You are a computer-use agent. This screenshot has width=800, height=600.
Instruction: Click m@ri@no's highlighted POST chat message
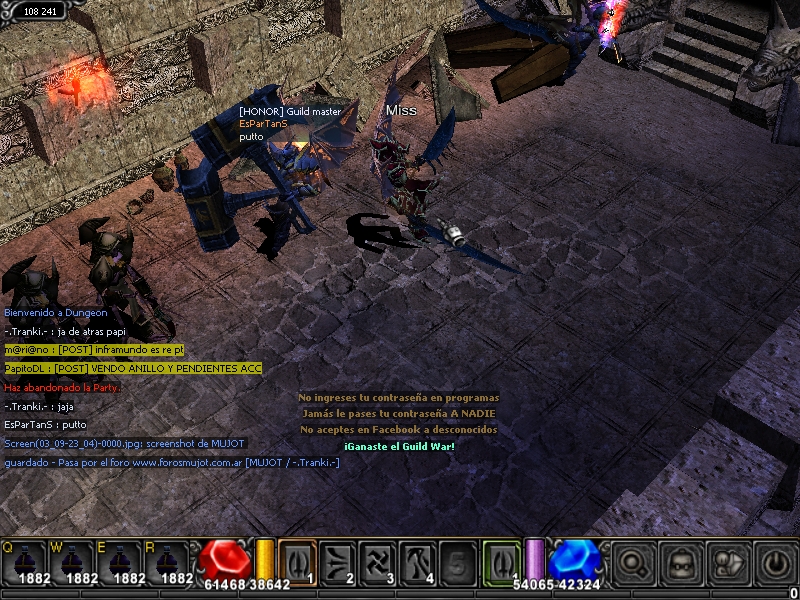(95, 349)
